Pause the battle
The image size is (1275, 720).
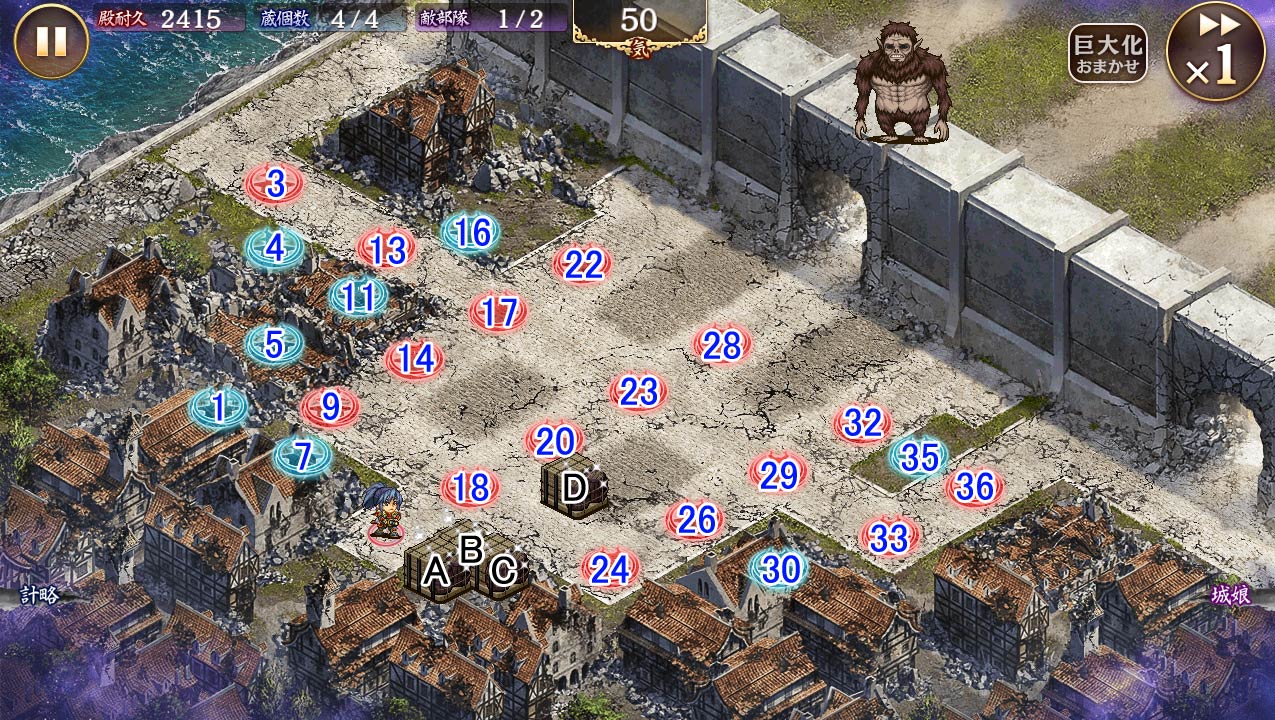(x=51, y=41)
